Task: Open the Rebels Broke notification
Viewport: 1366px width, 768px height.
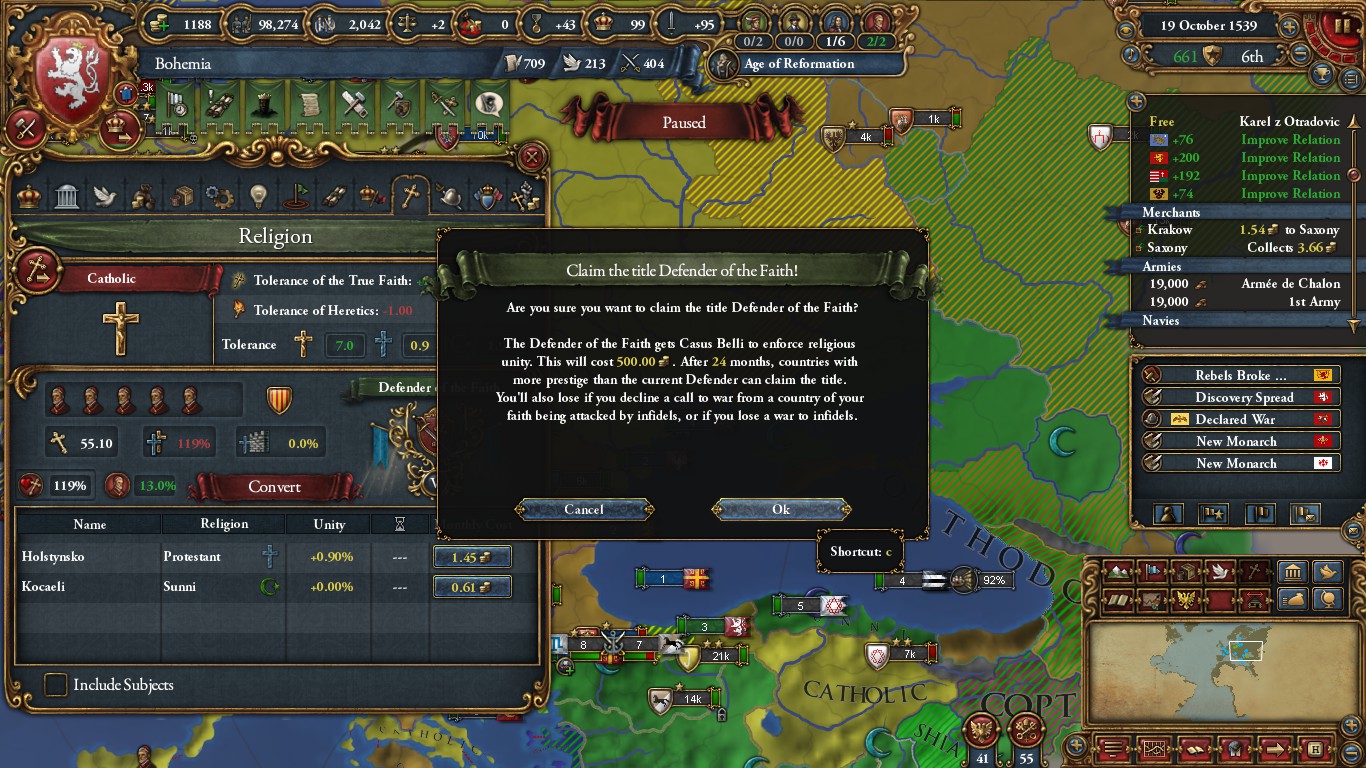Action: click(x=1240, y=375)
